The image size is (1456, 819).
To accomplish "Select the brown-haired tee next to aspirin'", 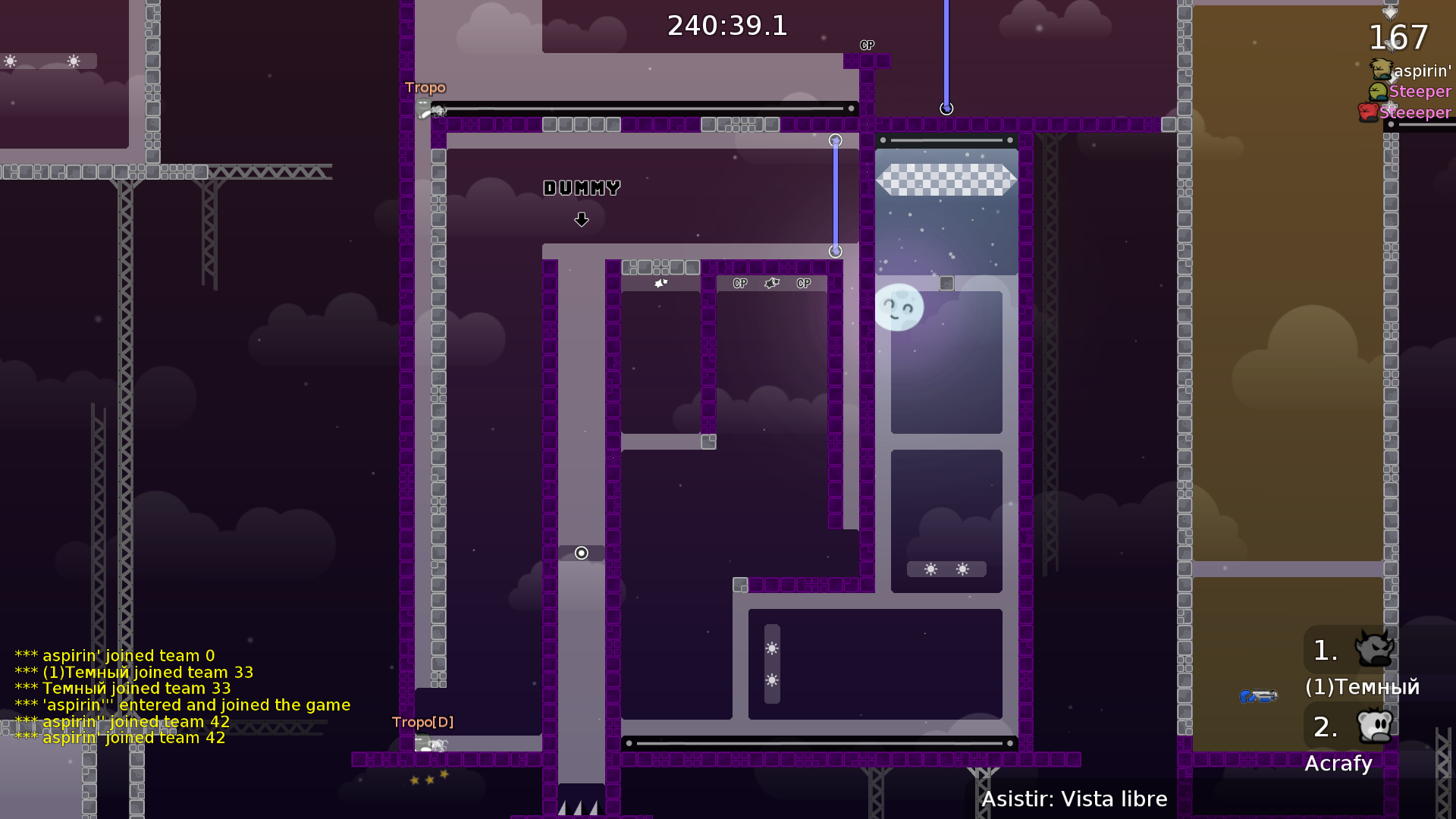I will tap(1380, 68).
